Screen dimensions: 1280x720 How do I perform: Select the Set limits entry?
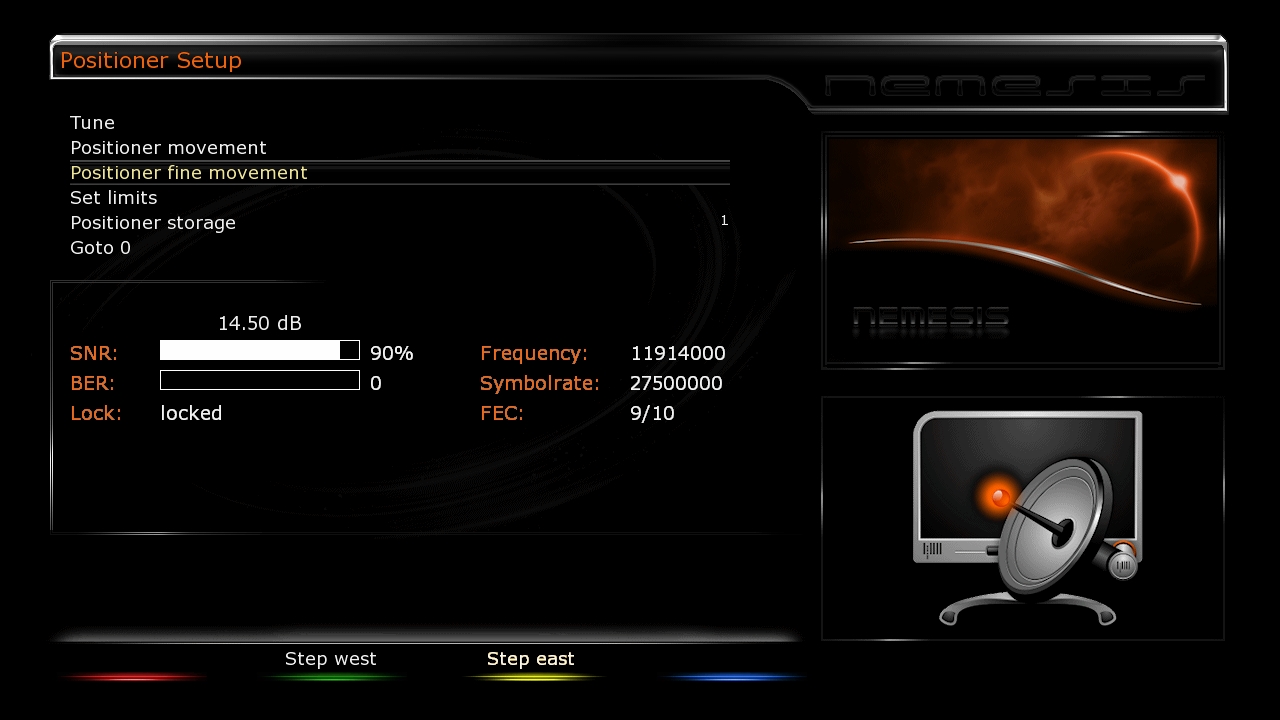click(114, 198)
